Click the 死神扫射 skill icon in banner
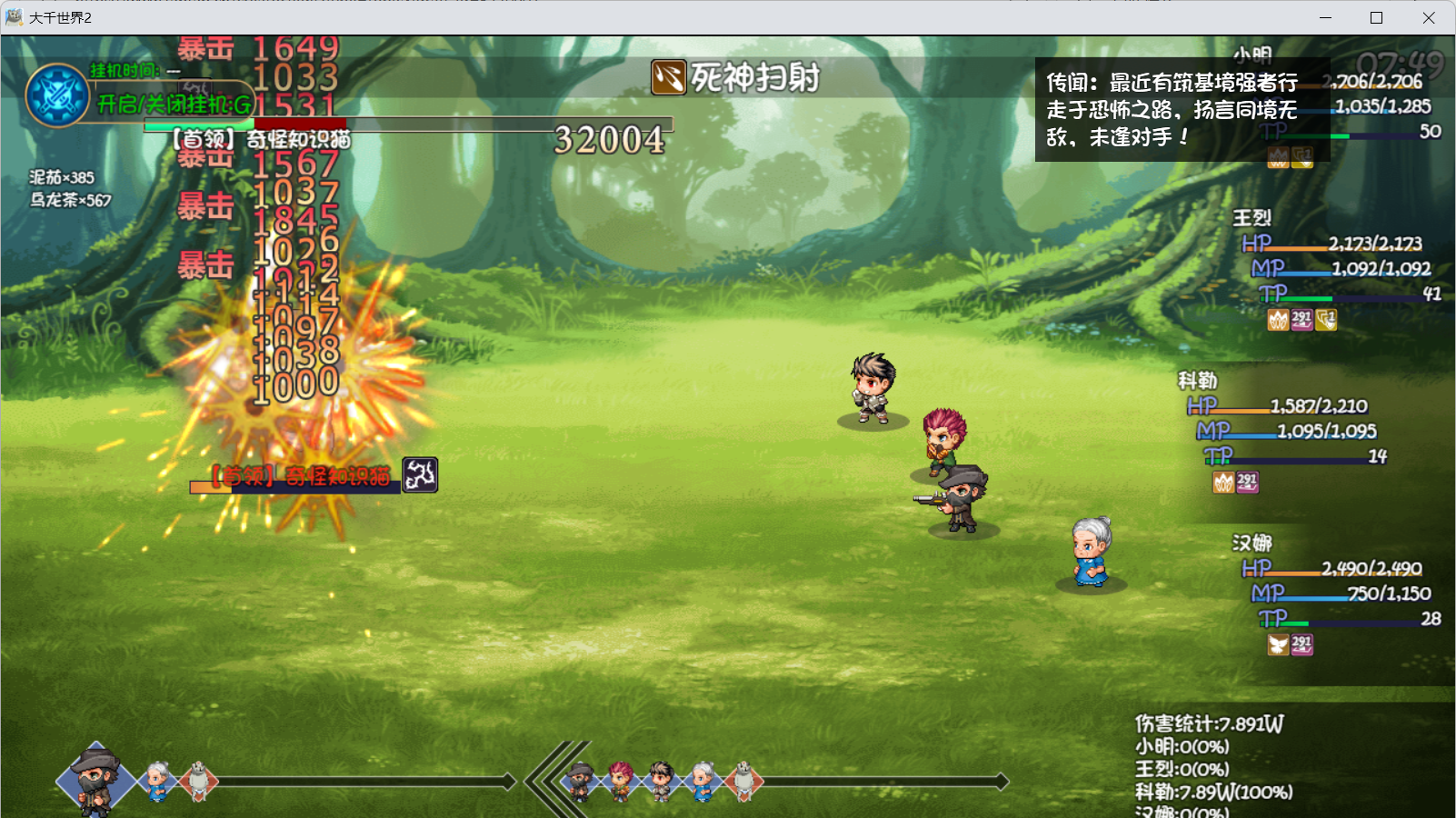Screen dimensions: 1456x818 [x=669, y=78]
